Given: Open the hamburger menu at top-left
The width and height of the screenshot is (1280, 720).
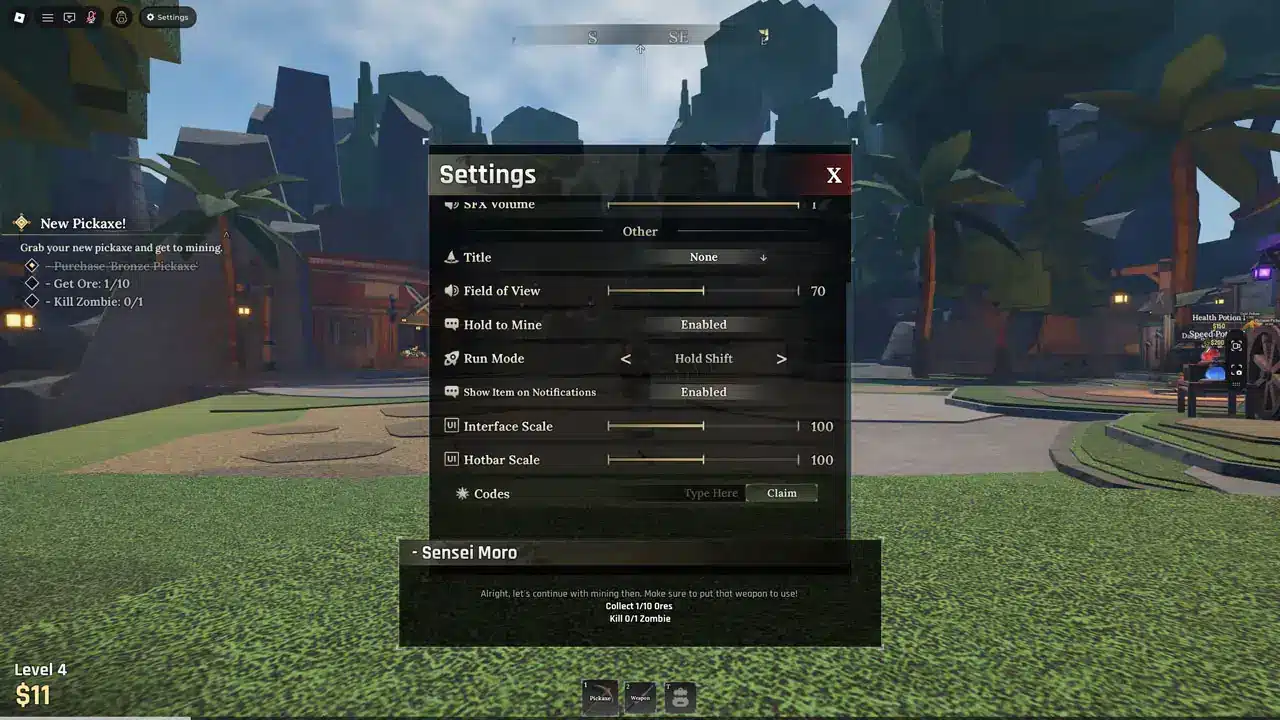Looking at the screenshot, I should pos(46,16).
